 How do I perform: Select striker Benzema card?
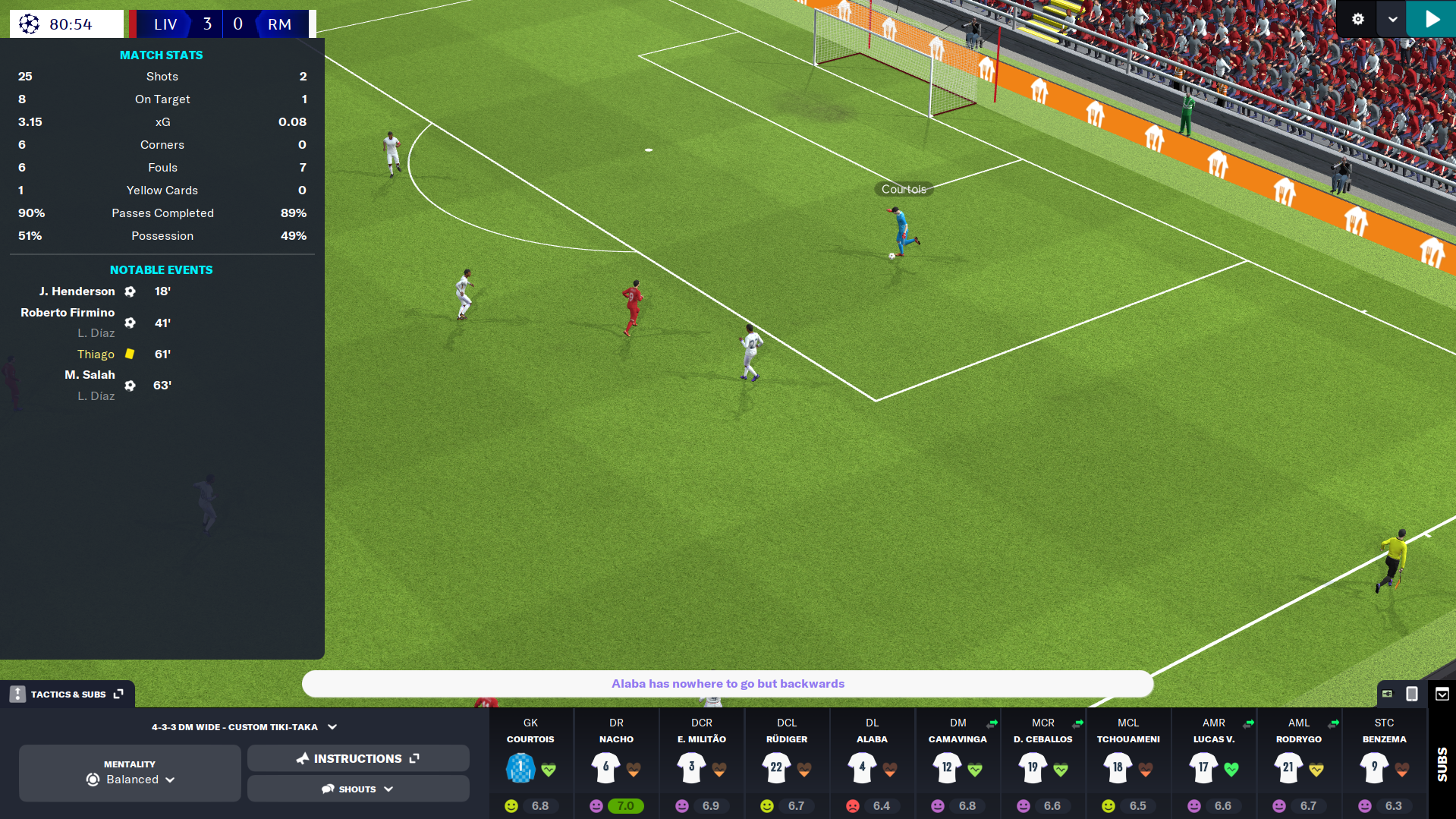click(1384, 763)
